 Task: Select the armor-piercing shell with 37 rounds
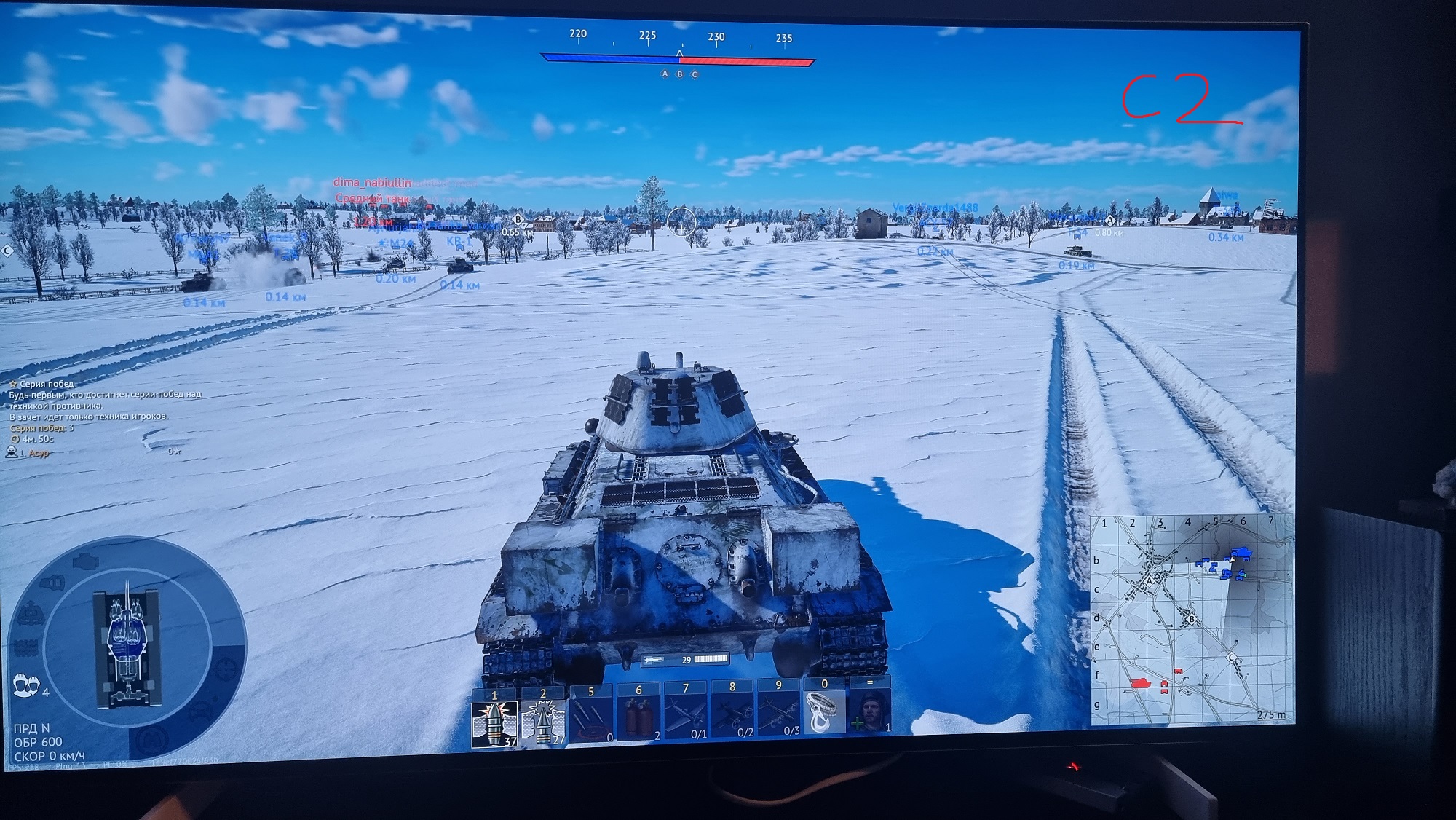pos(494,722)
